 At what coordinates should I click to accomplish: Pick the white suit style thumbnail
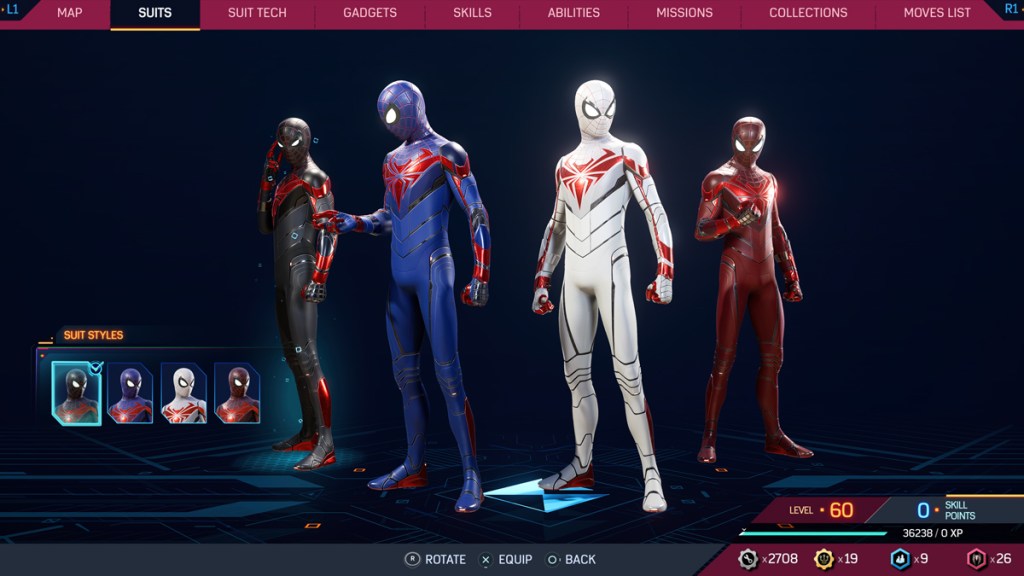[x=184, y=393]
